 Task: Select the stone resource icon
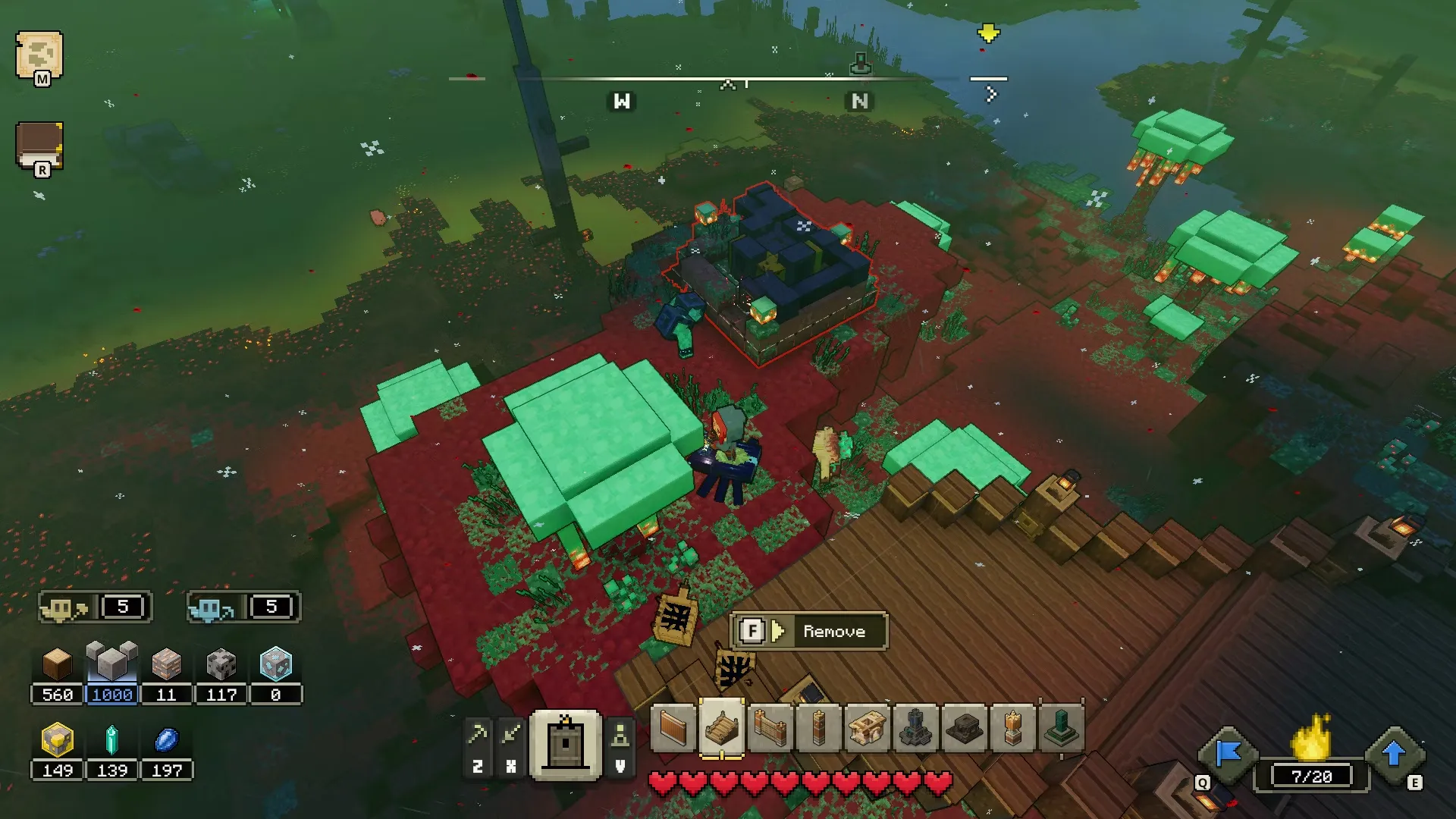click(111, 664)
